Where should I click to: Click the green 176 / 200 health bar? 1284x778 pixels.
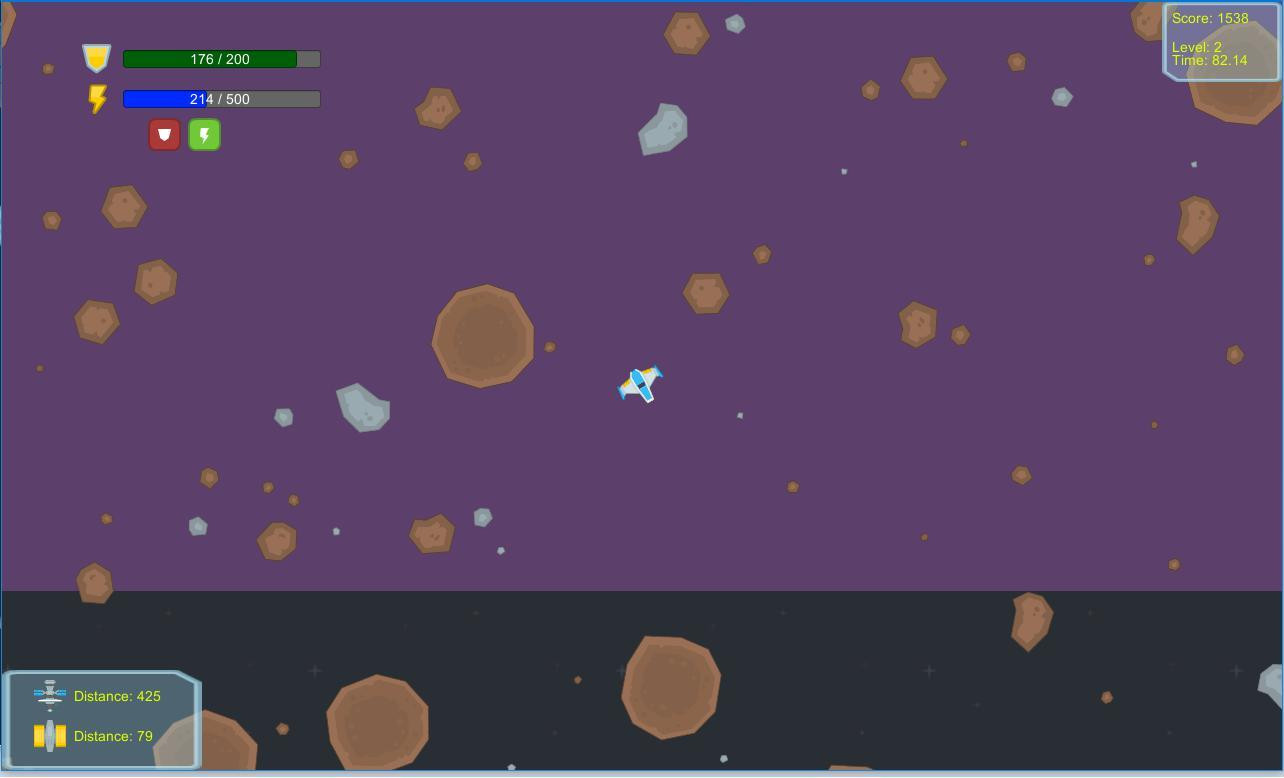tap(220, 59)
